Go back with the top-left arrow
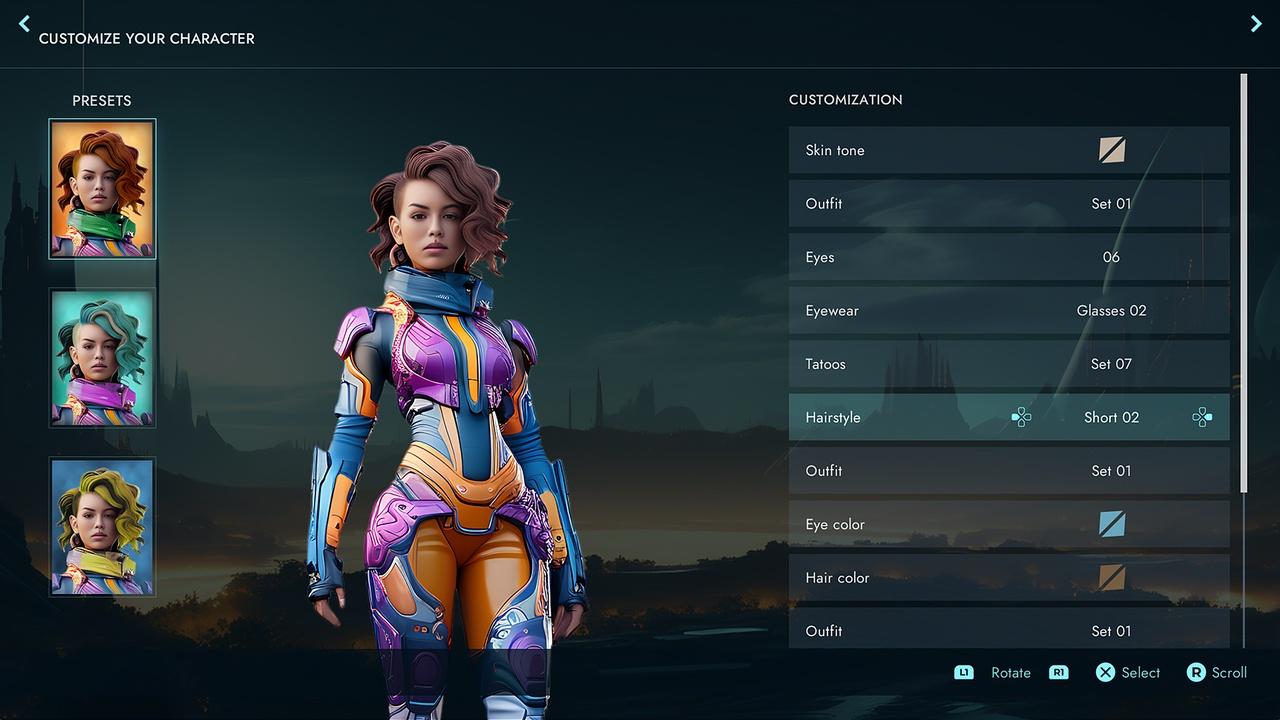 [25, 24]
